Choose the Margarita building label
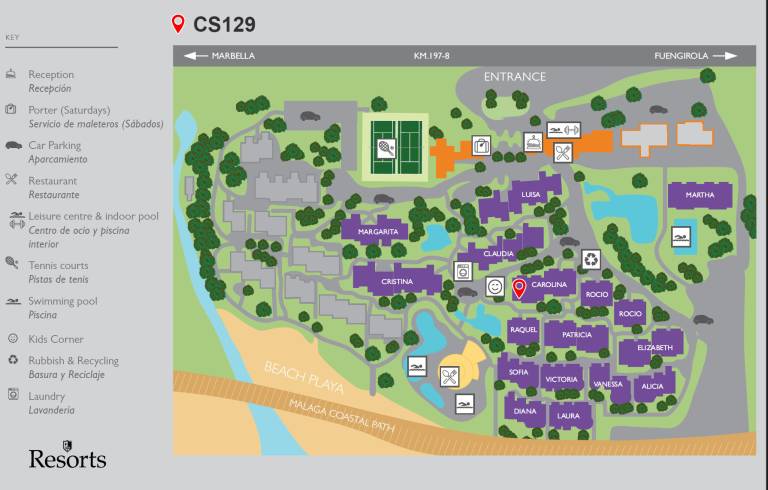768x490 pixels. (379, 232)
